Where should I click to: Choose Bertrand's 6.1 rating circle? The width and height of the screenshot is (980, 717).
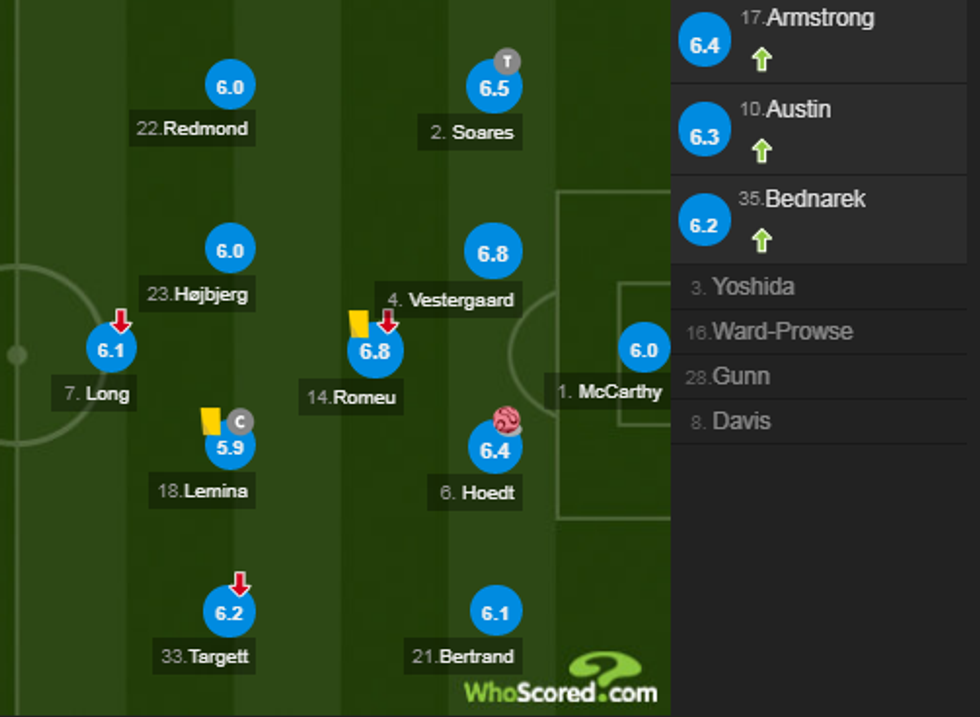[x=496, y=613]
